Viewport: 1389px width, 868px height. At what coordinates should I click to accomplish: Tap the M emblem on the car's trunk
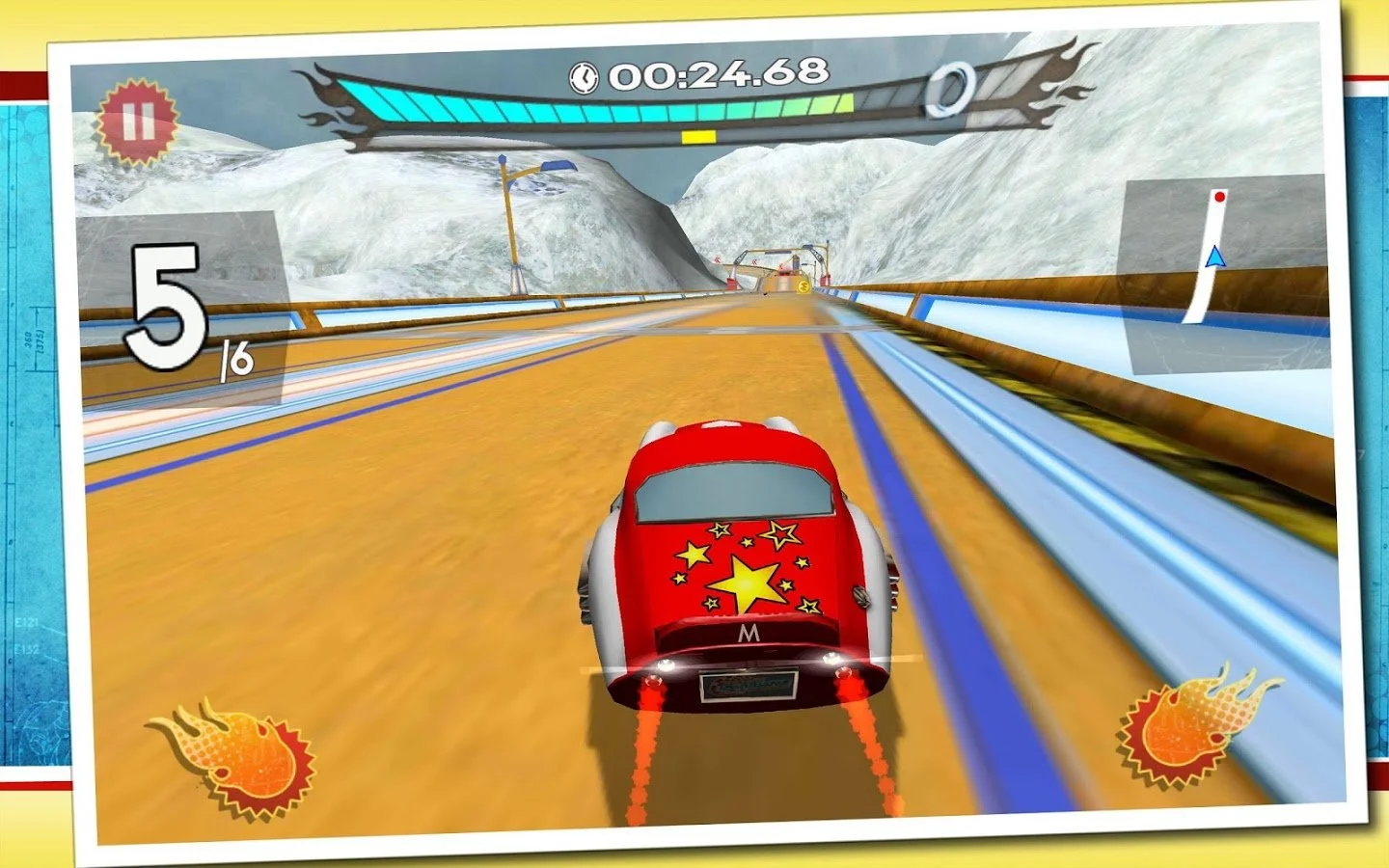point(749,633)
